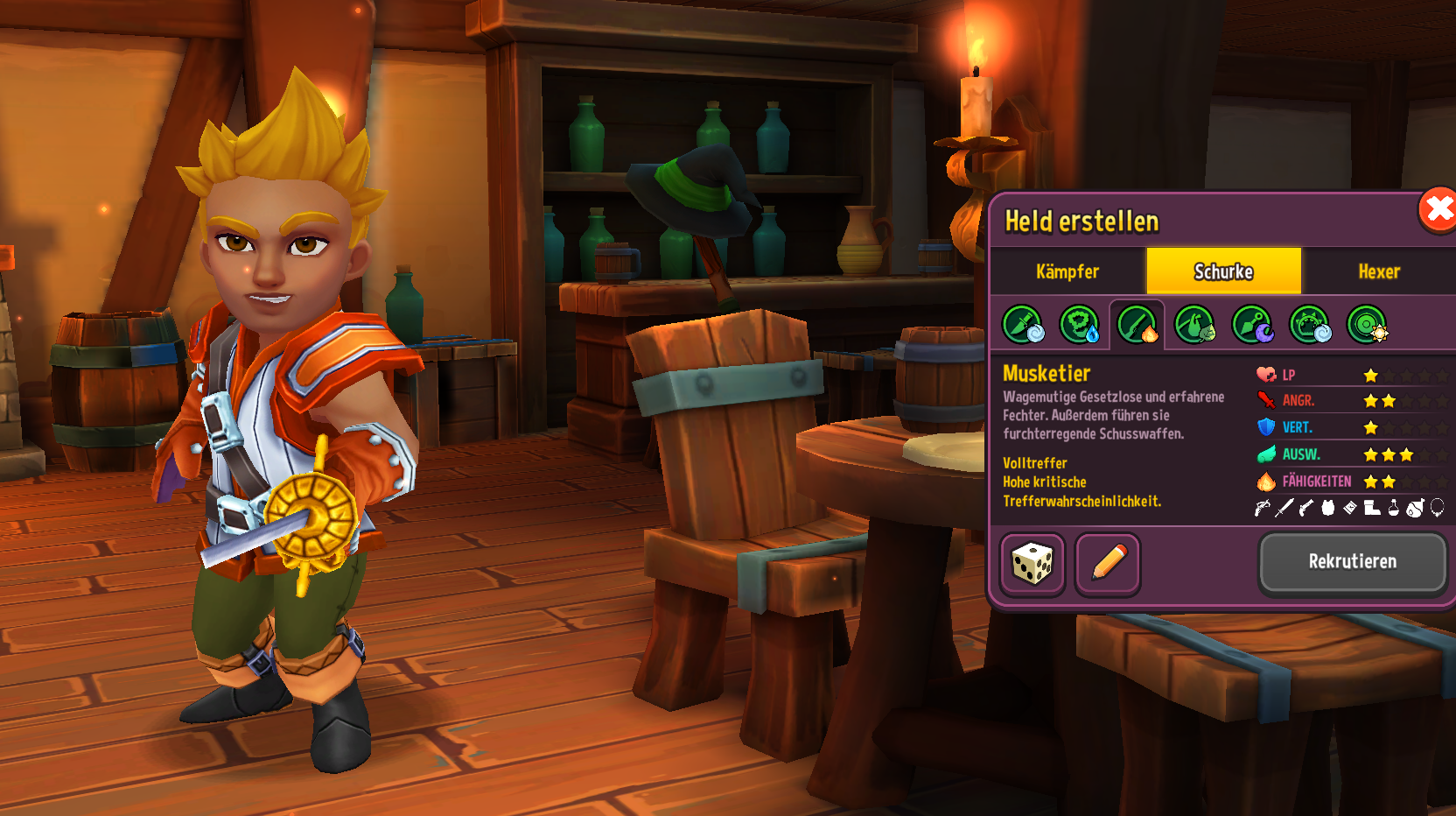The image size is (1456, 816).
Task: Randomize the hero with the dice button
Action: [1032, 563]
